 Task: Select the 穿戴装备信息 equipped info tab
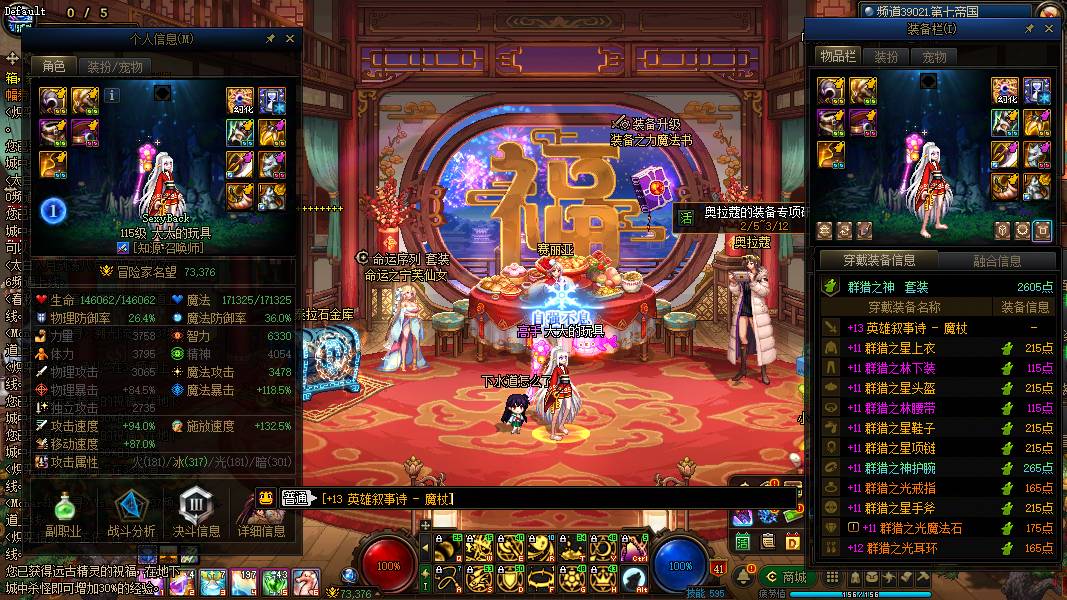pos(877,260)
